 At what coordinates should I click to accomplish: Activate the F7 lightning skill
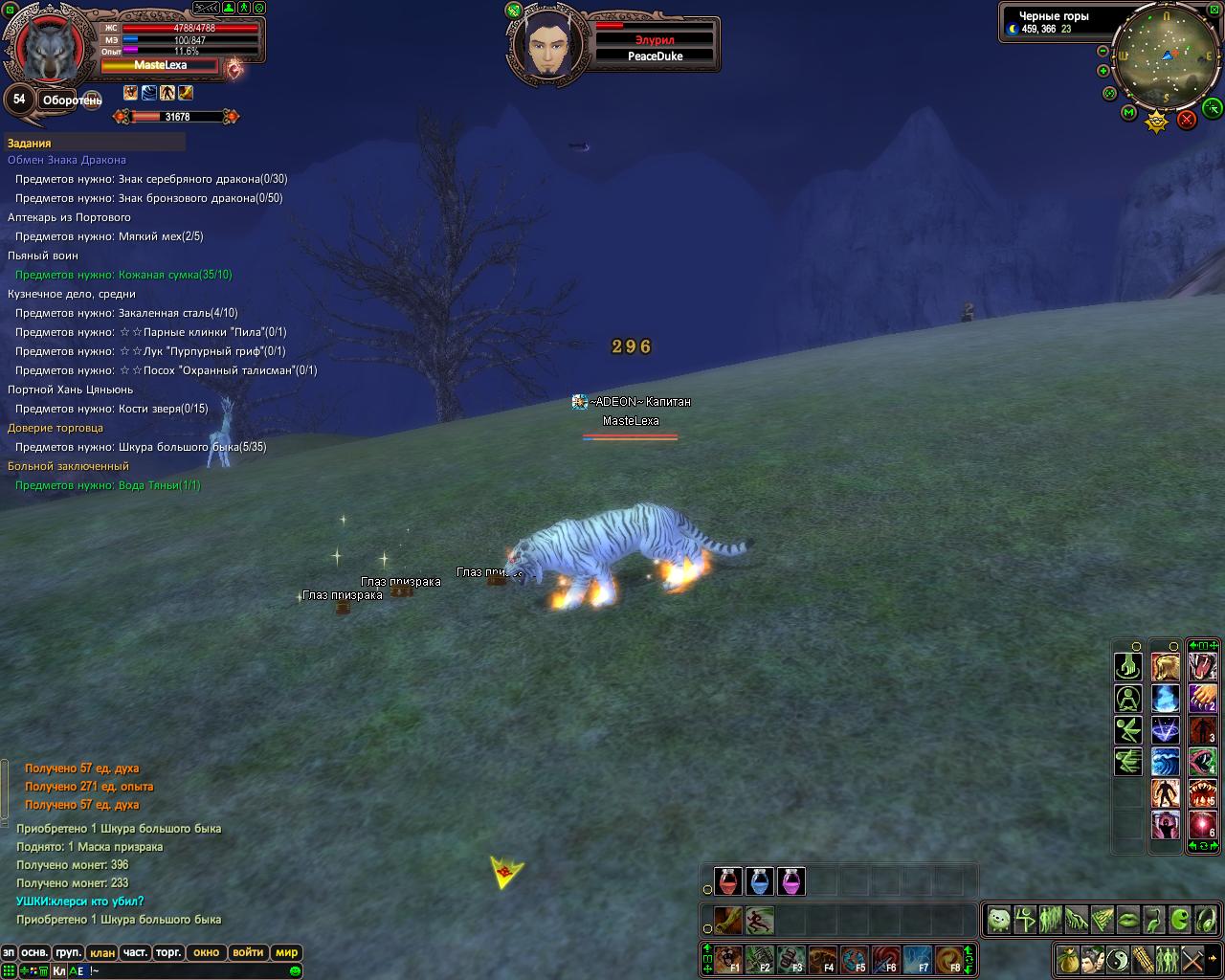point(918,959)
